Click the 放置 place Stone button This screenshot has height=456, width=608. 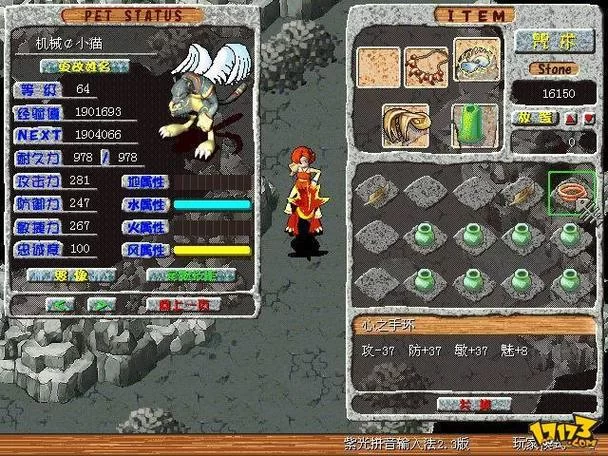532,118
